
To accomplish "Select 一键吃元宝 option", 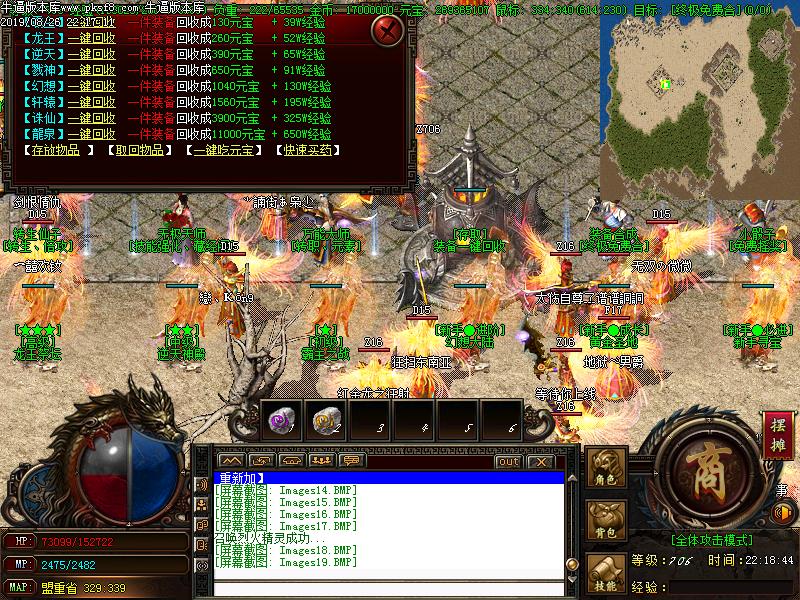I will point(220,150).
